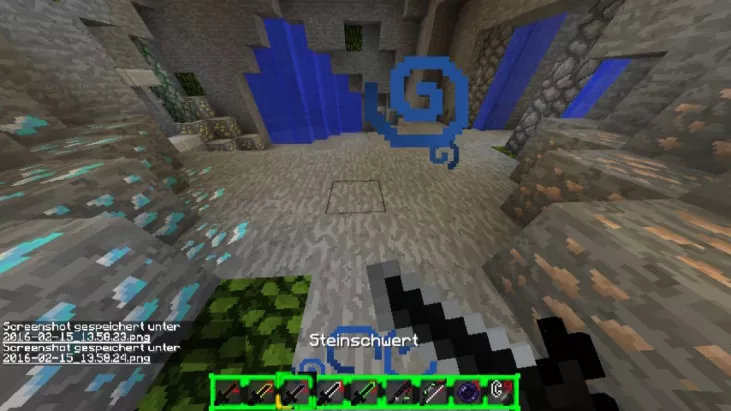Pick the white crescent item slot
Viewport: 731px width, 411px height.
coord(500,393)
